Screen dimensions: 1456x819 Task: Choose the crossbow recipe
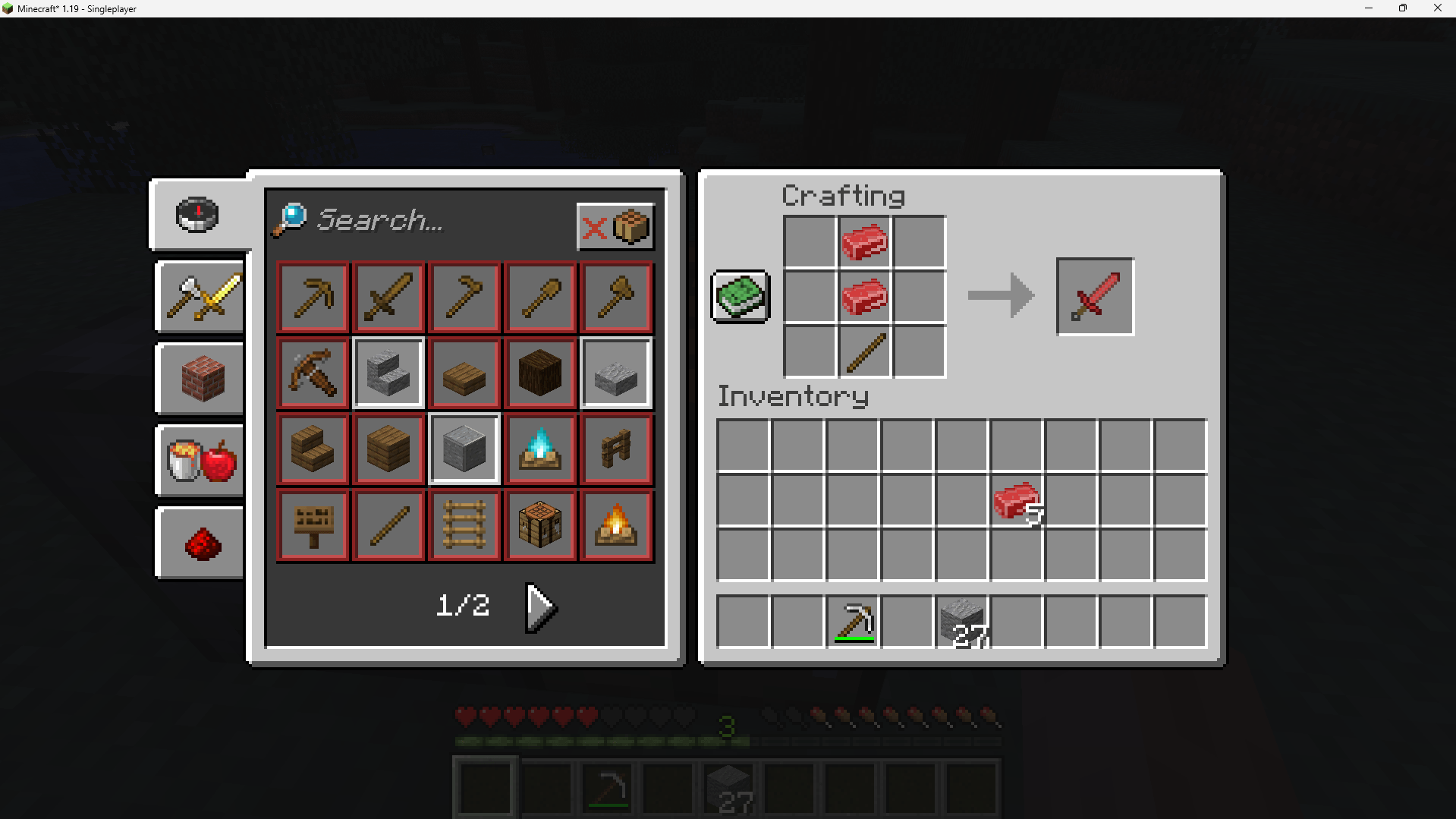point(312,373)
